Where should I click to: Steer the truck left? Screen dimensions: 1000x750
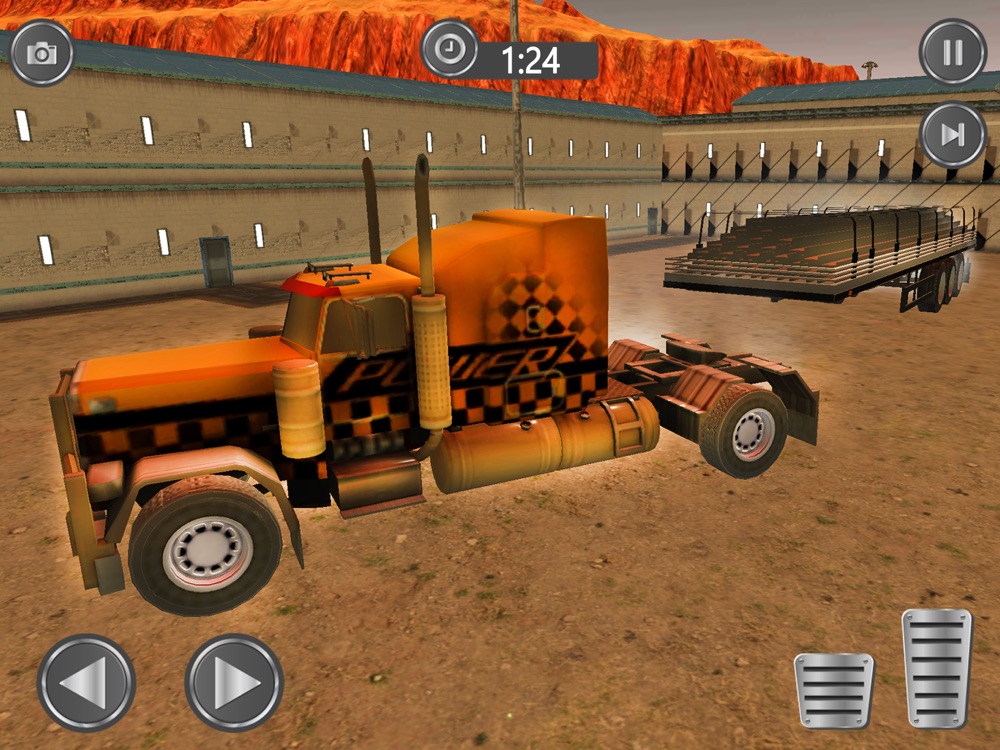coord(86,682)
